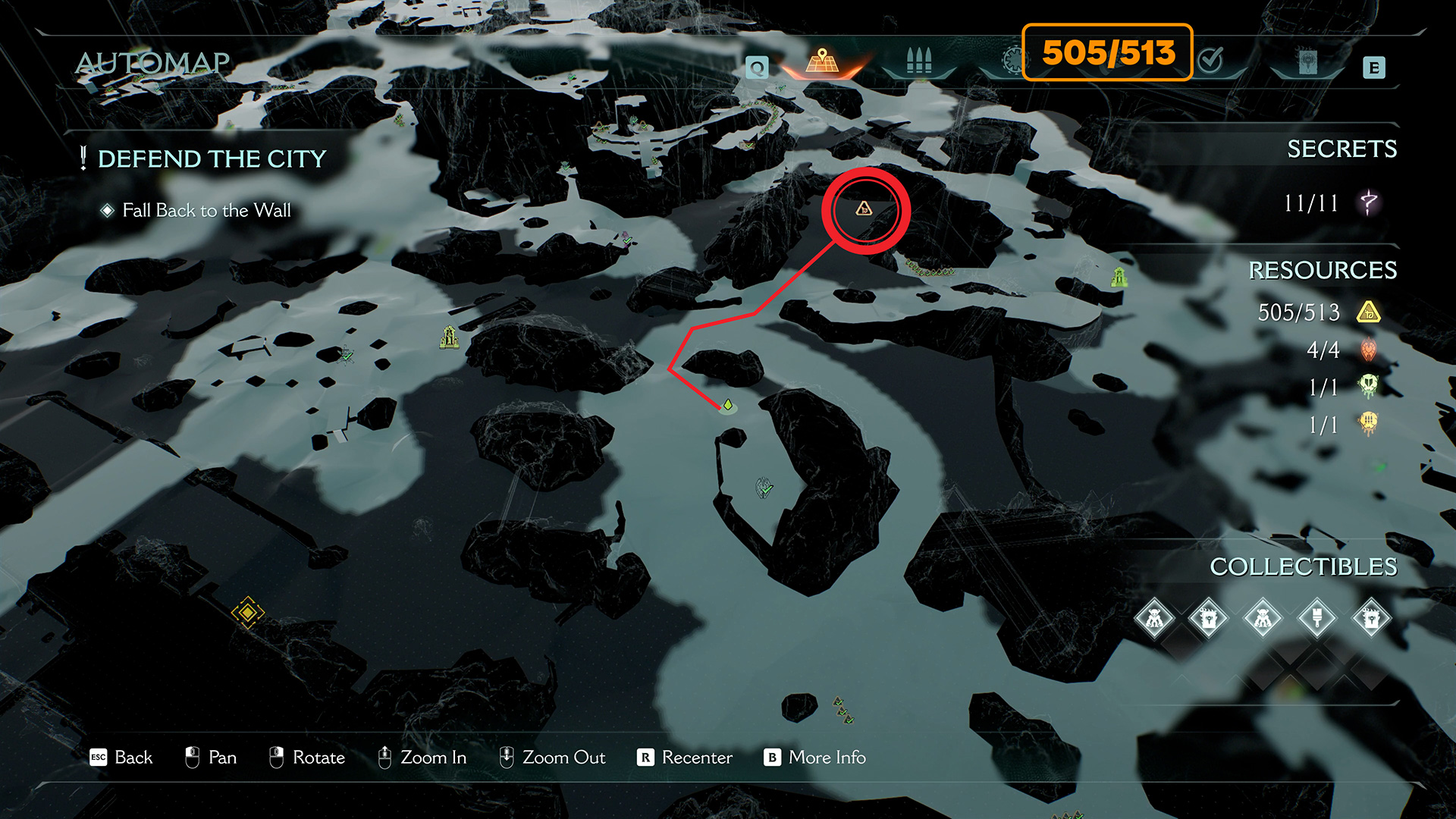
Task: Switch to the three-bullets arsenal tab
Action: coord(918,61)
